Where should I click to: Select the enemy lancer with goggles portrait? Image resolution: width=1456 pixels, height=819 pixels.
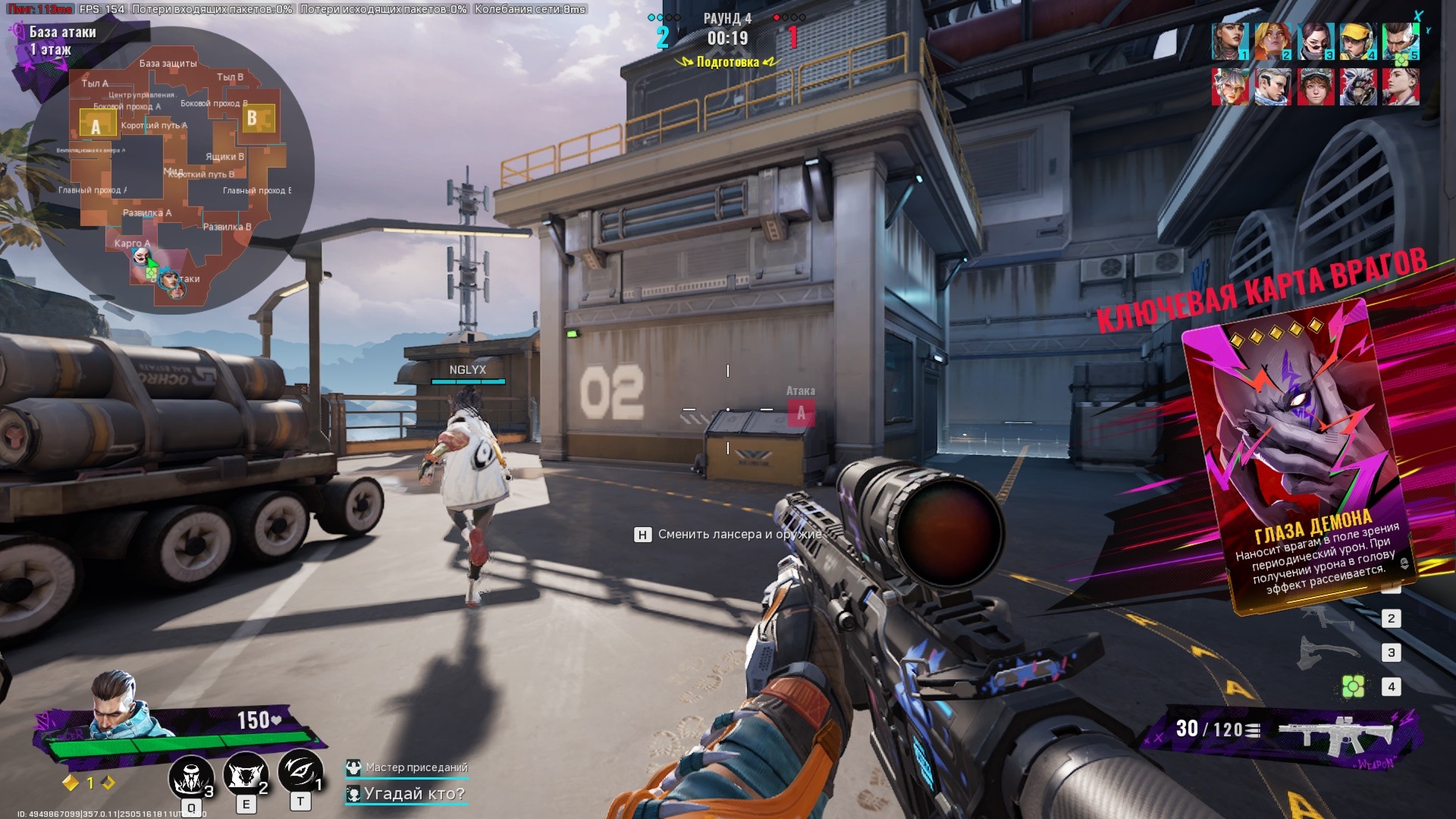pos(1315,86)
